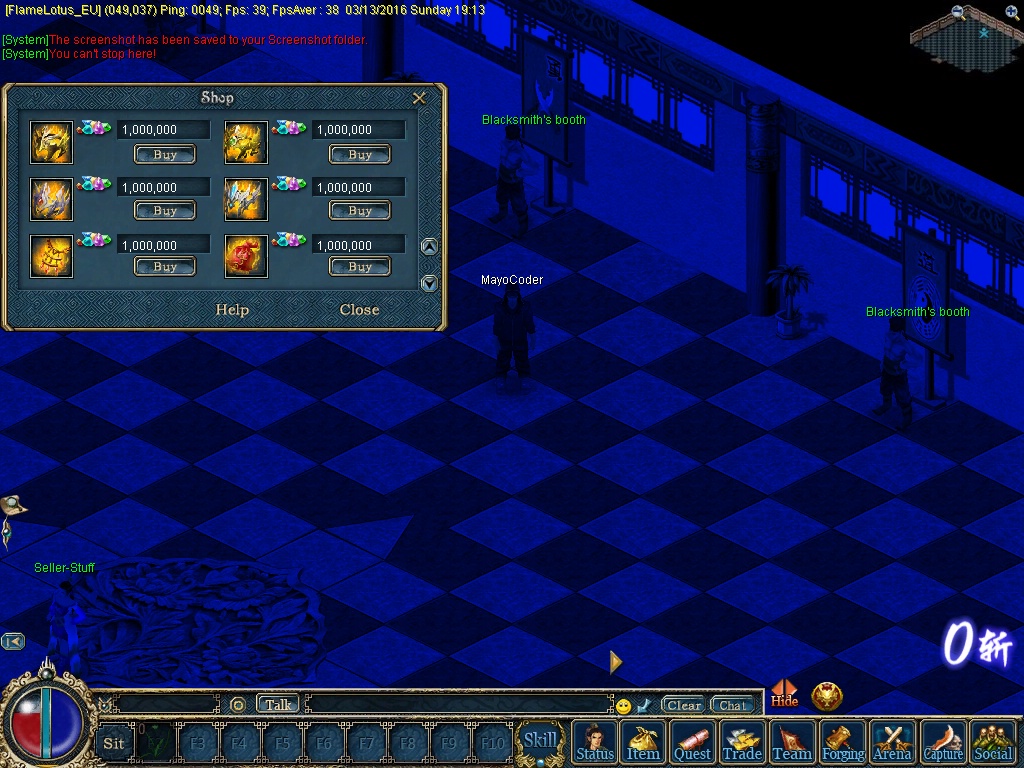1024x768 pixels.
Task: Click the shop's scroll-up arrow
Action: (x=429, y=247)
